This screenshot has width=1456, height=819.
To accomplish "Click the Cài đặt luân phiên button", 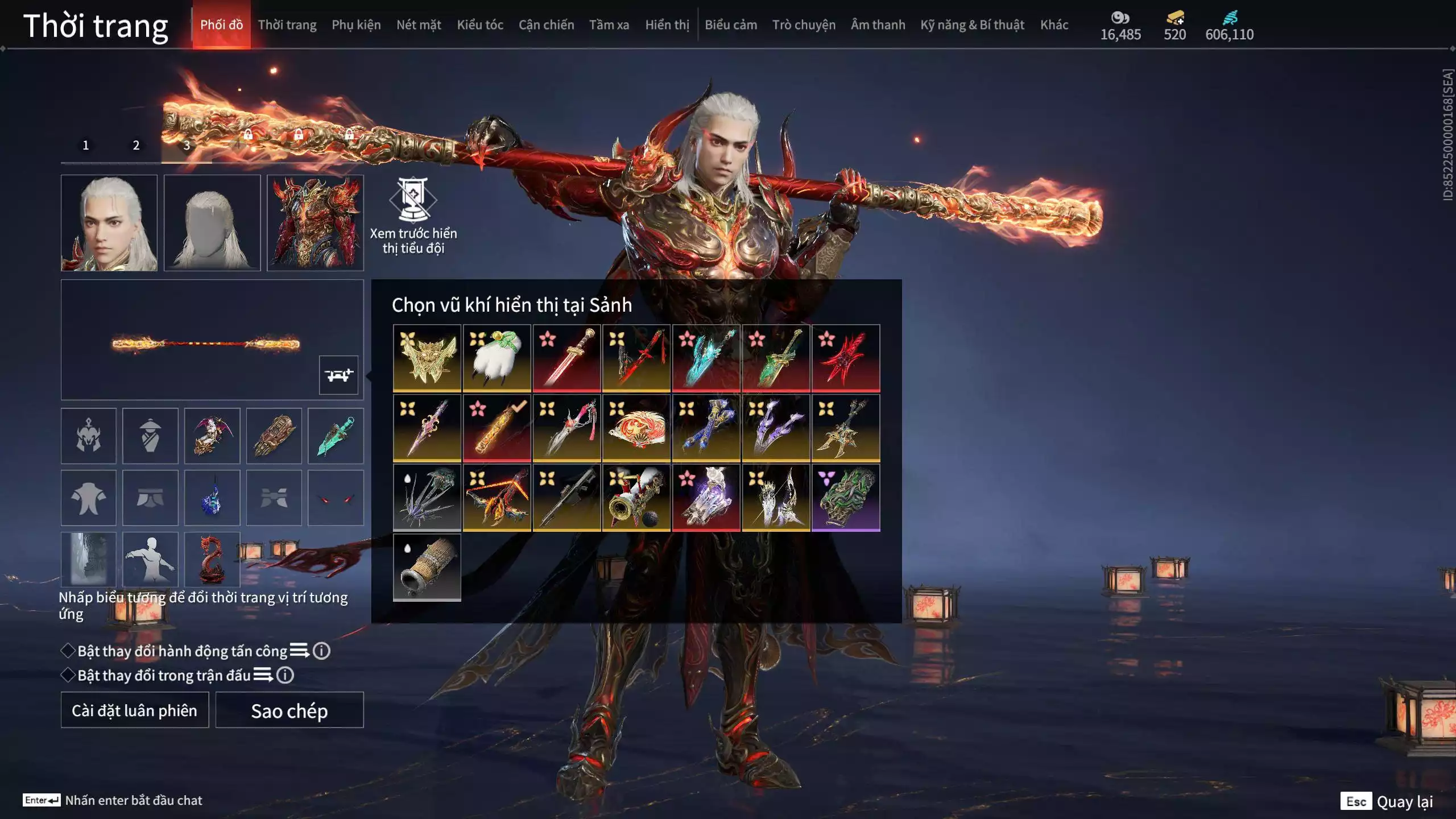I will (135, 710).
